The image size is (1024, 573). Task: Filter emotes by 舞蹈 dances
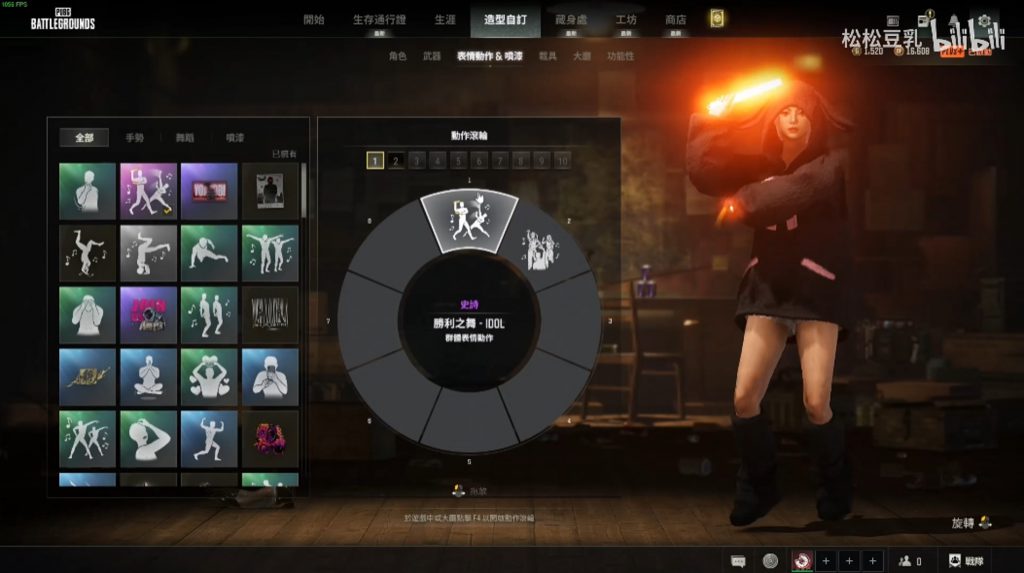point(184,138)
